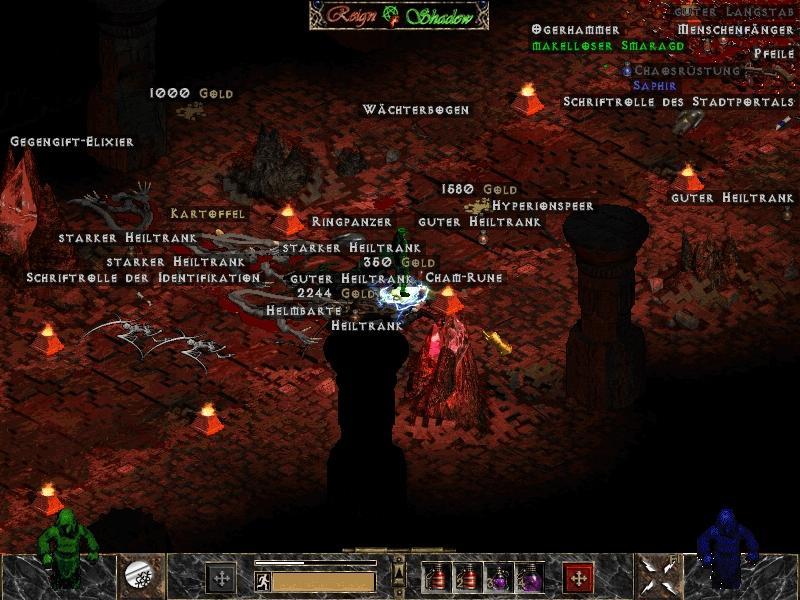Drink the purple potion in belt slot 4
800x600 pixels.
[x=529, y=577]
